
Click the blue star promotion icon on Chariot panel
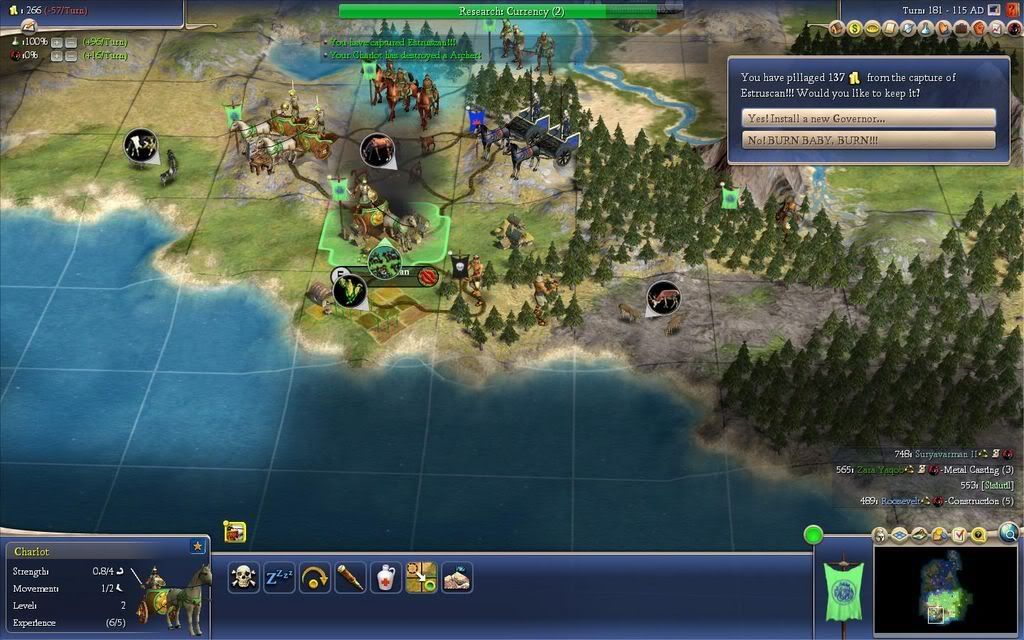pyautogui.click(x=197, y=547)
